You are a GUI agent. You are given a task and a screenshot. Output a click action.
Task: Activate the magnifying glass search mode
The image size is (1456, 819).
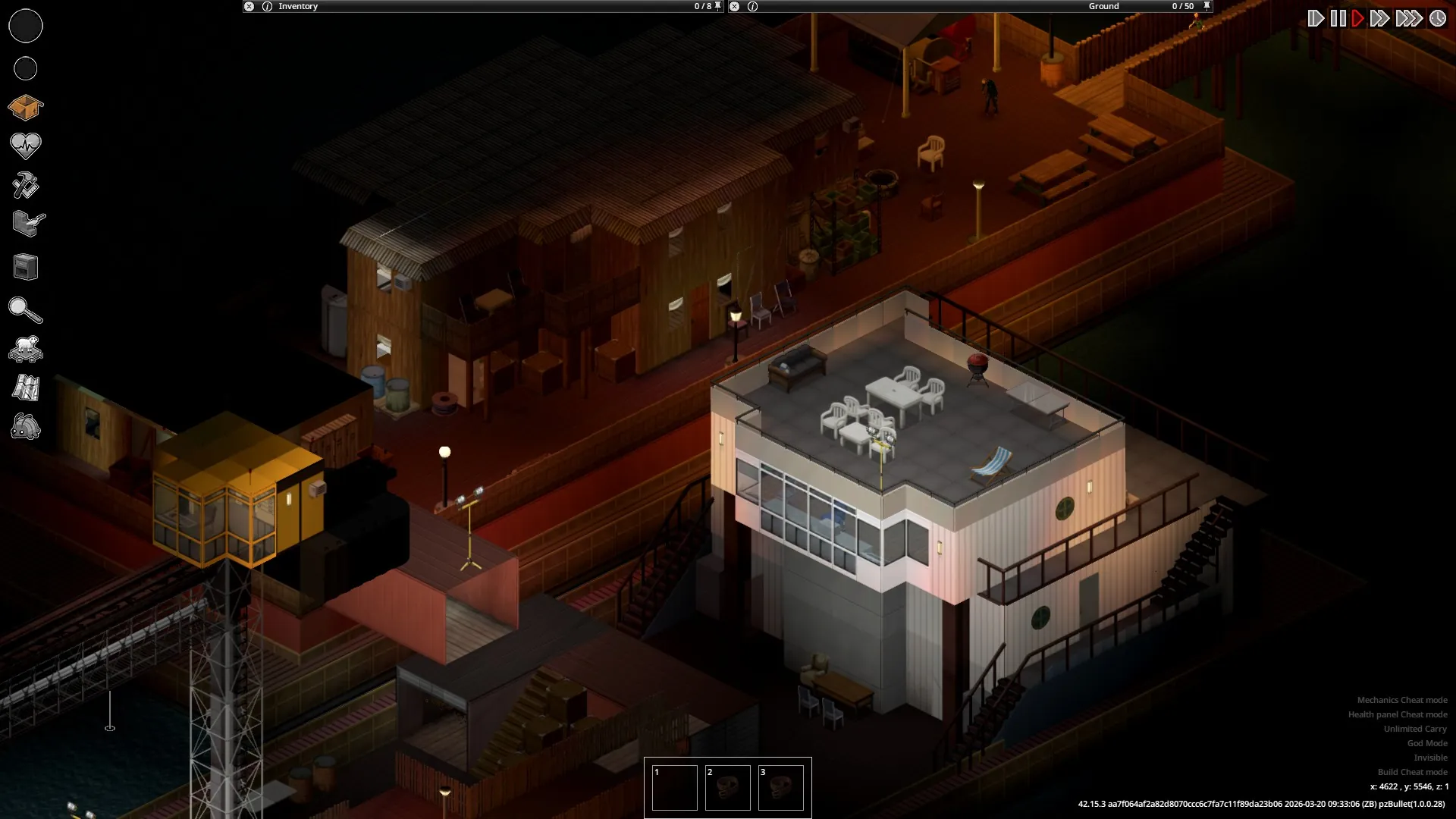(26, 310)
